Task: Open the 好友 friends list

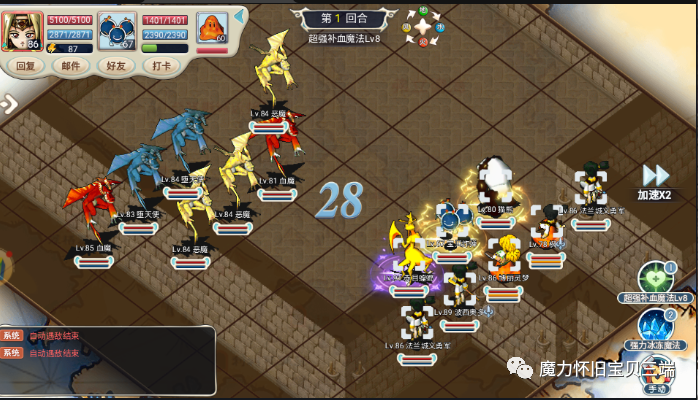Action: tap(115, 66)
